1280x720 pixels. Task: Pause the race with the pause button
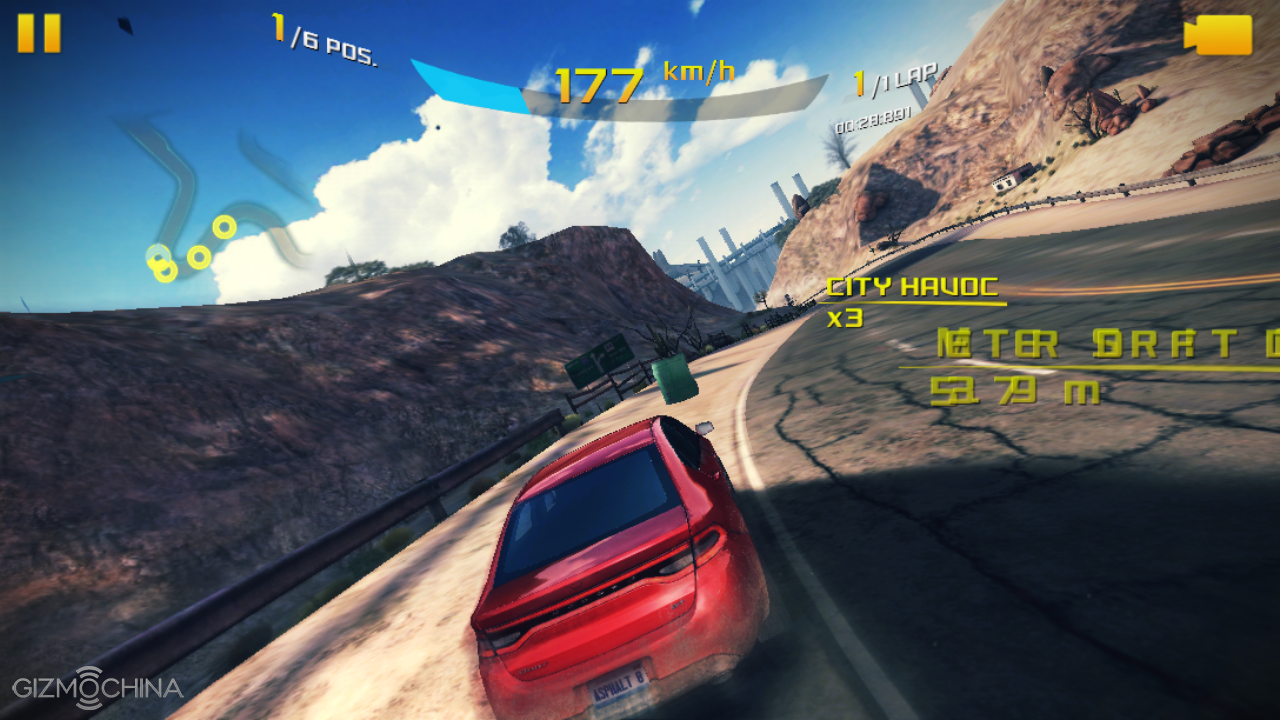[39, 33]
